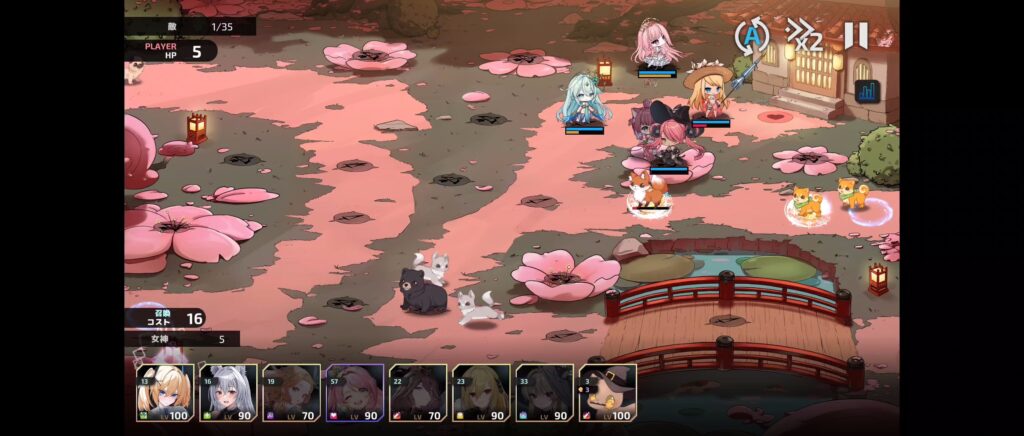This screenshot has height=436, width=1024.
Task: Pause the battle
Action: pyautogui.click(x=855, y=37)
